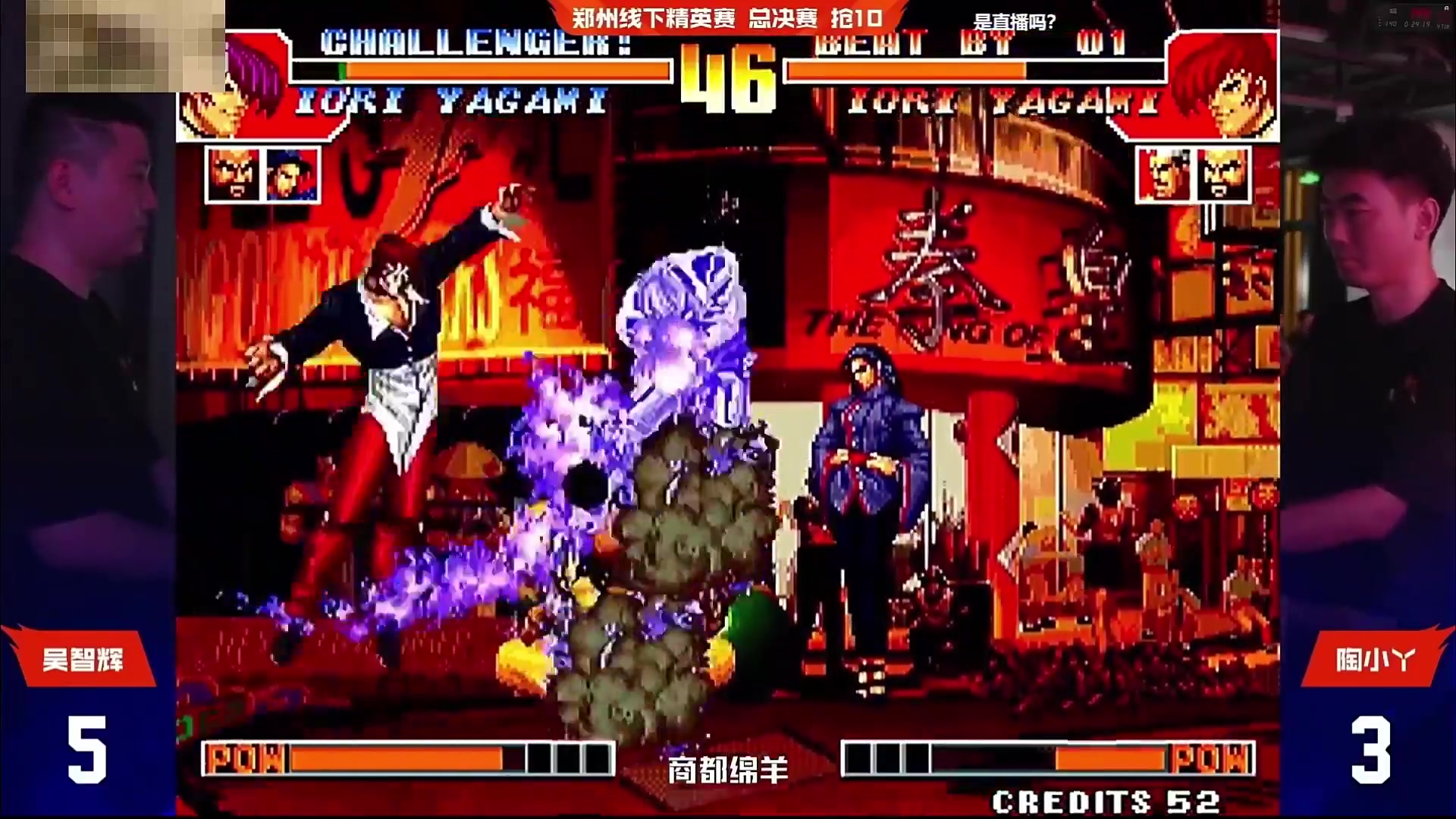Viewport: 1456px width, 819px height.
Task: Click the 商都绵羊 caption label
Action: point(727,770)
